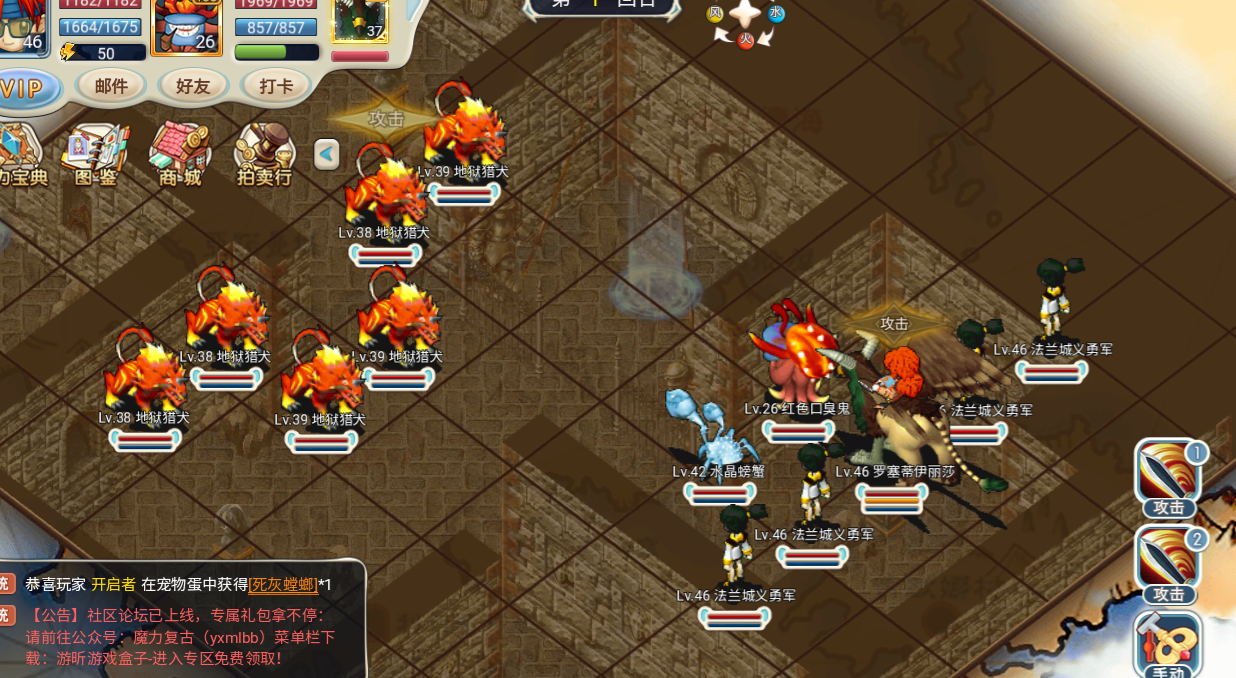
Task: Open the 商城 shop
Action: 180,155
